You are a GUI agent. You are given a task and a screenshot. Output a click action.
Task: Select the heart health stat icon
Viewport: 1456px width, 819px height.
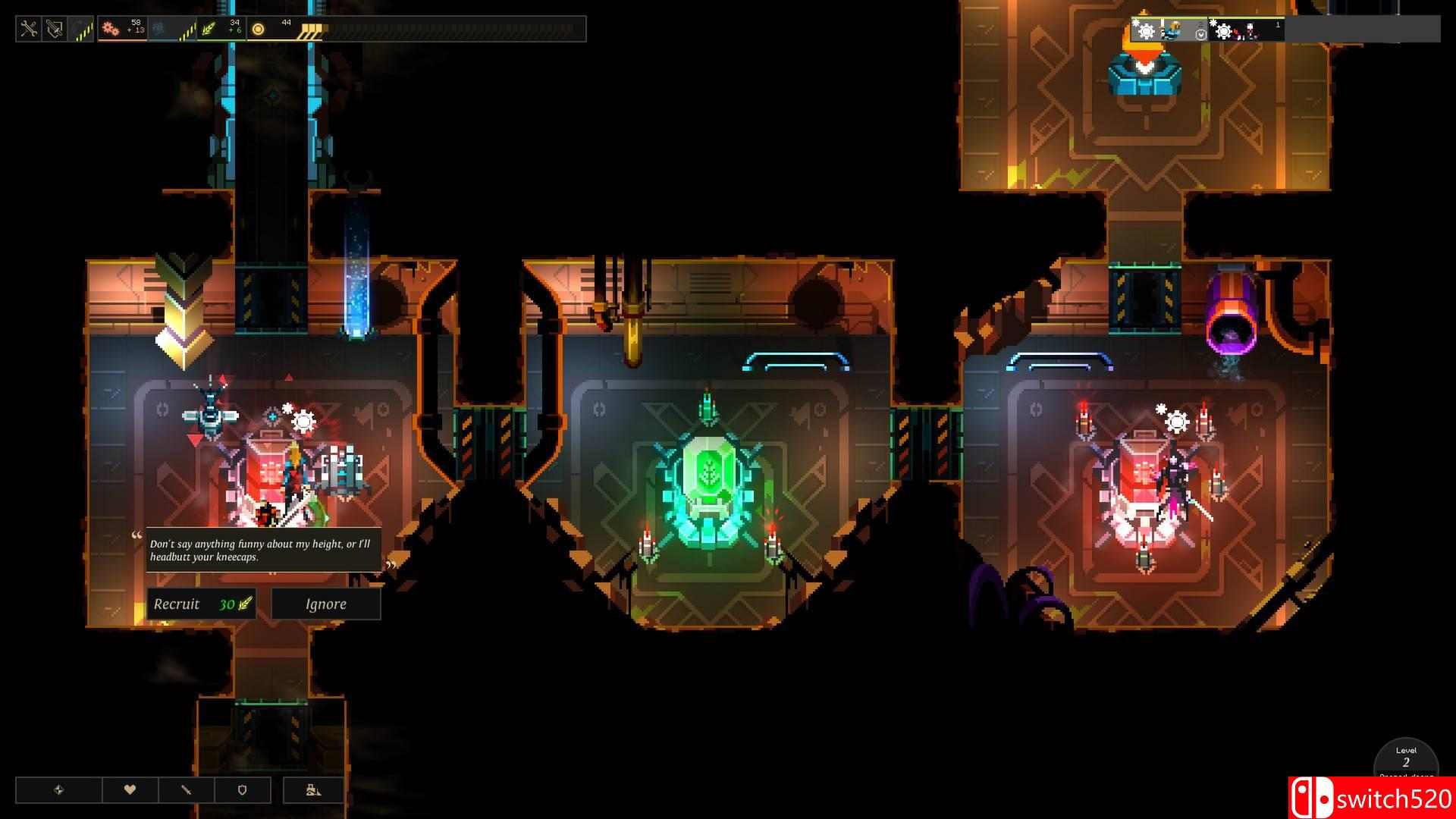click(x=130, y=789)
